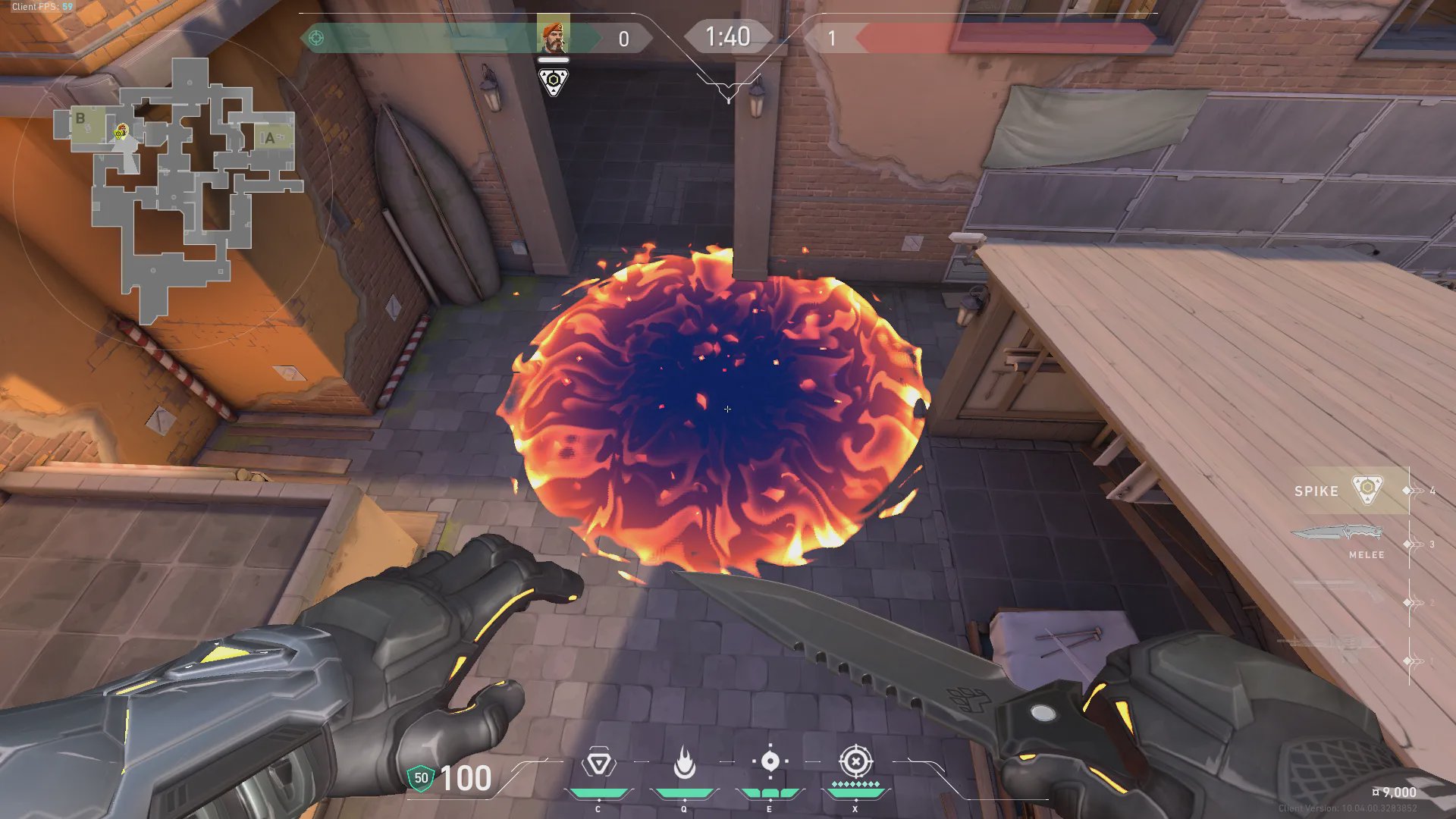Click the spike icon below agent portrait
Viewport: 1456px width, 819px height.
(x=553, y=80)
